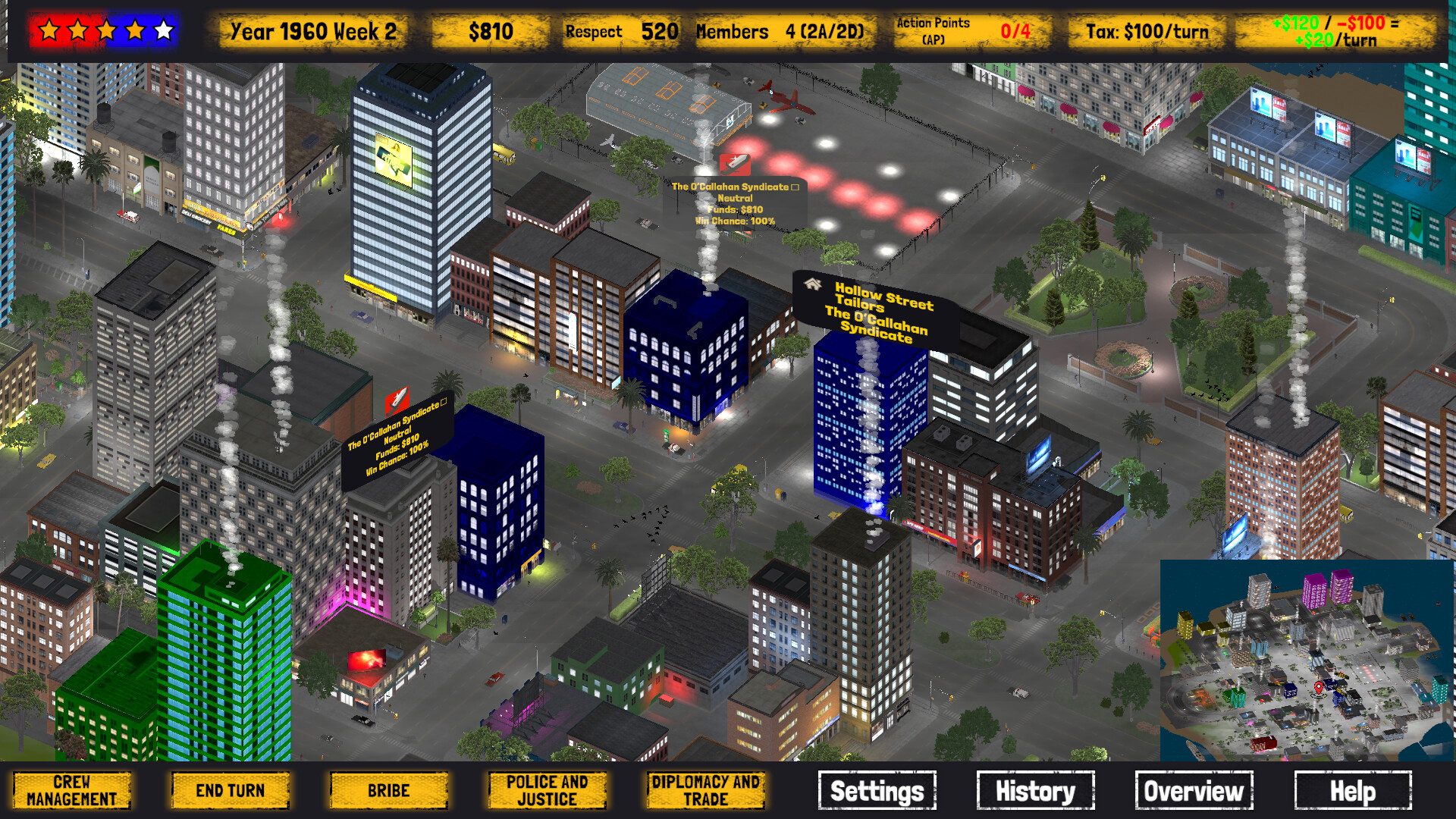The width and height of the screenshot is (1456, 819).
Task: Check the box on the lower O'Callahan Syndicate tooltip
Action: [x=443, y=403]
